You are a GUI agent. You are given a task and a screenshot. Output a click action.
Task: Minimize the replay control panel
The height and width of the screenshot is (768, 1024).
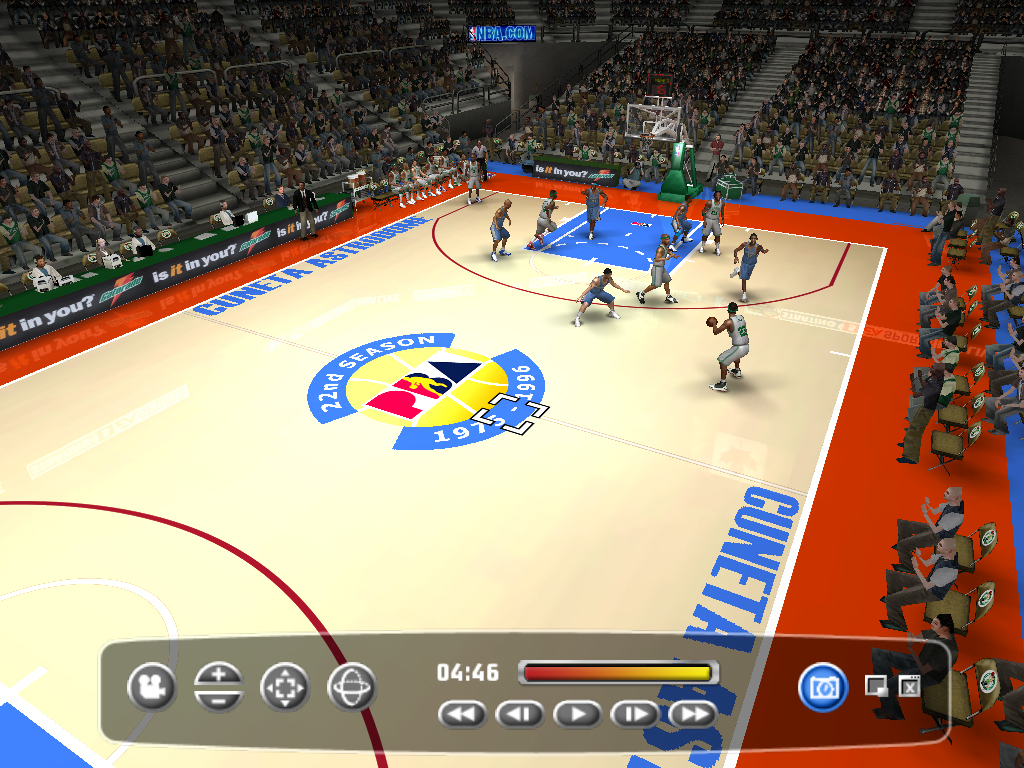876,686
